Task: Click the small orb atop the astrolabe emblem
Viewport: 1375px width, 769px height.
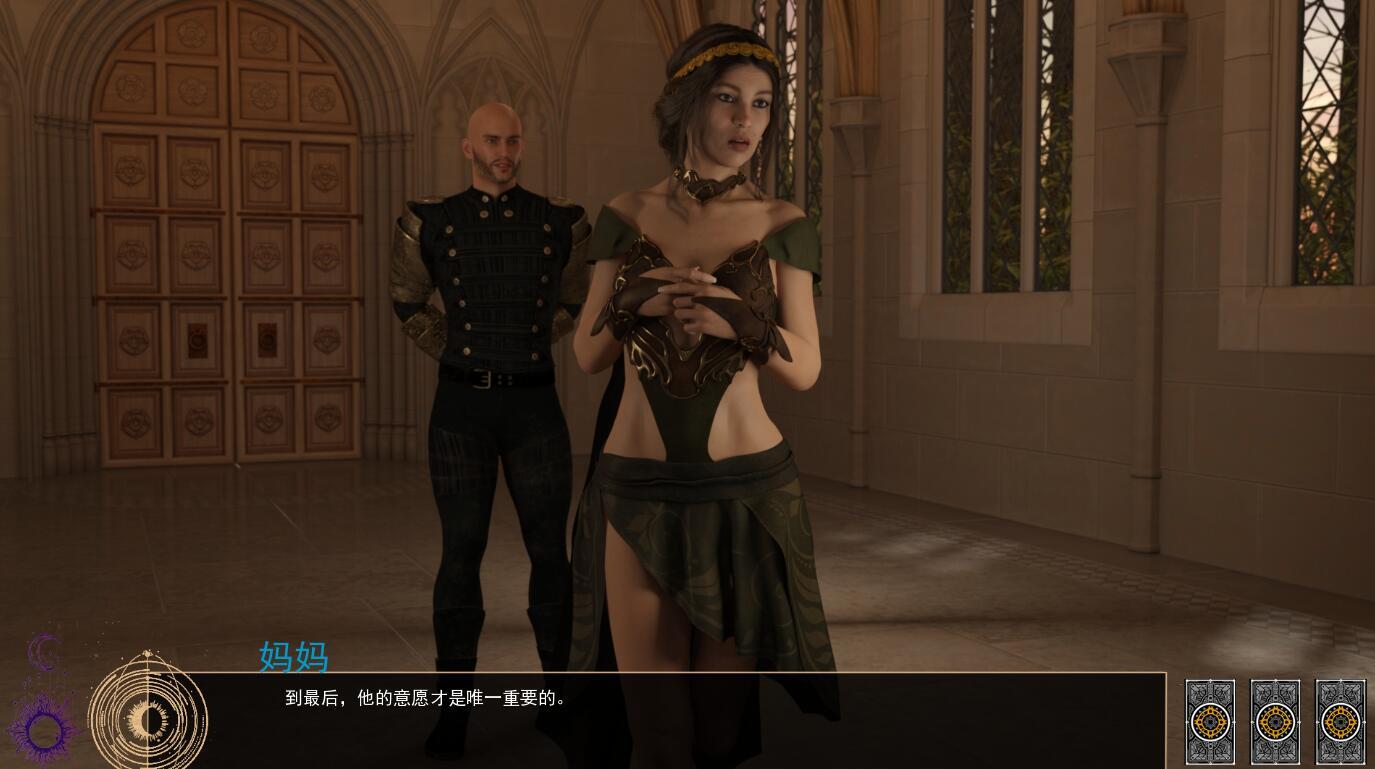Action: [148, 654]
